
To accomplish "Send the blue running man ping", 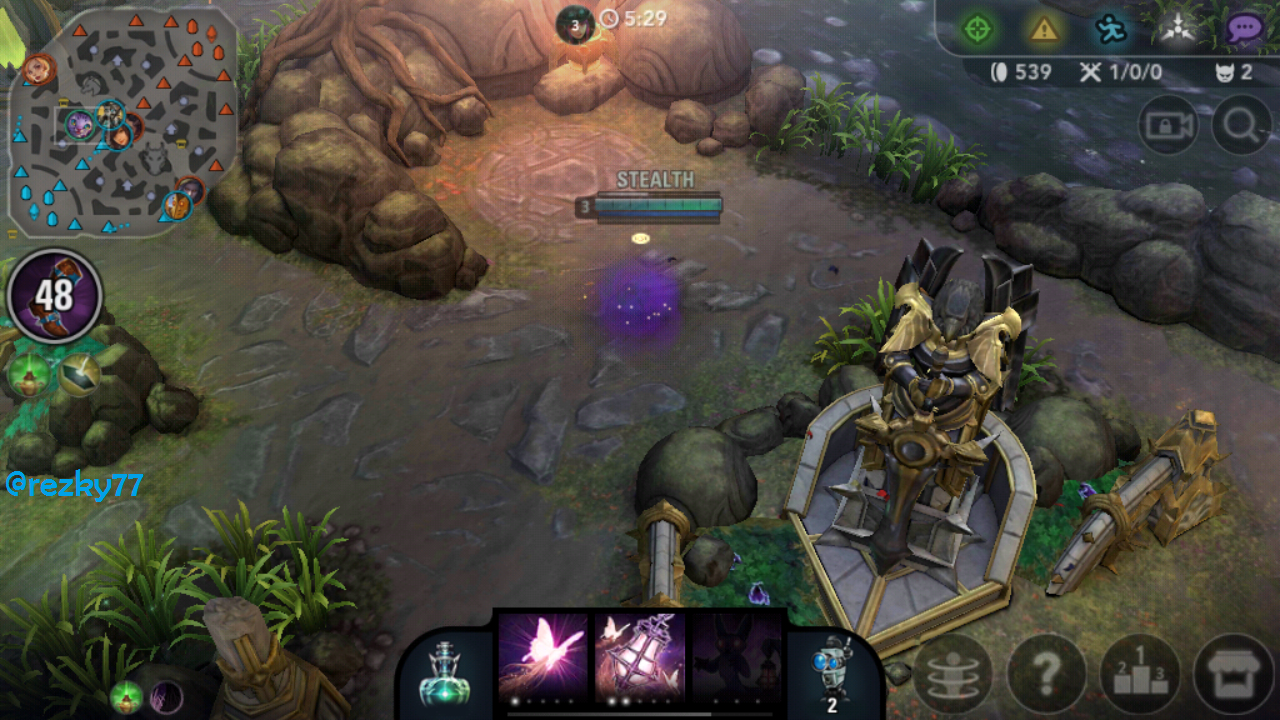I will coord(1111,30).
